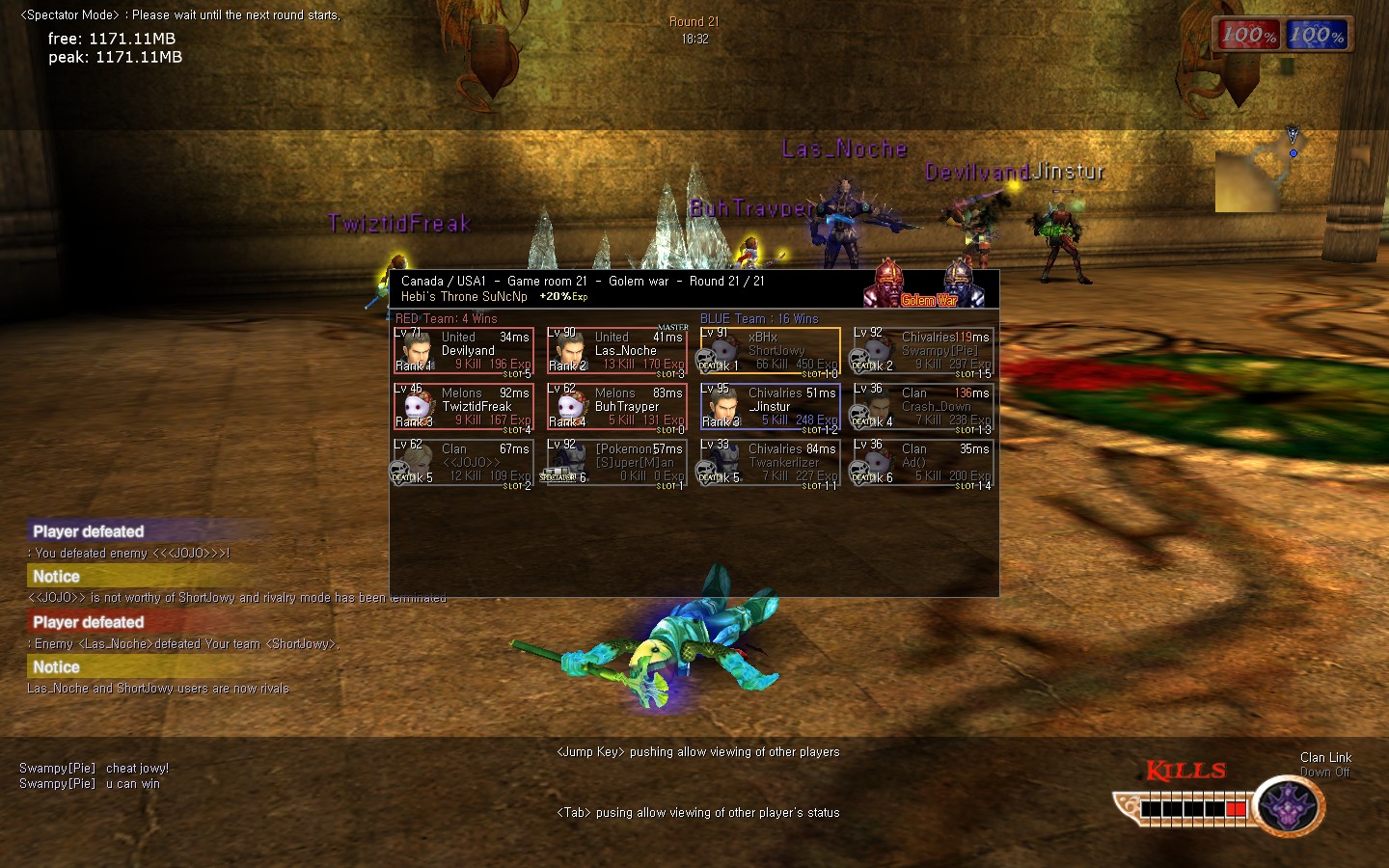Choose Crash_Down's player entry
The width and height of the screenshot is (1389, 868).
(923, 407)
